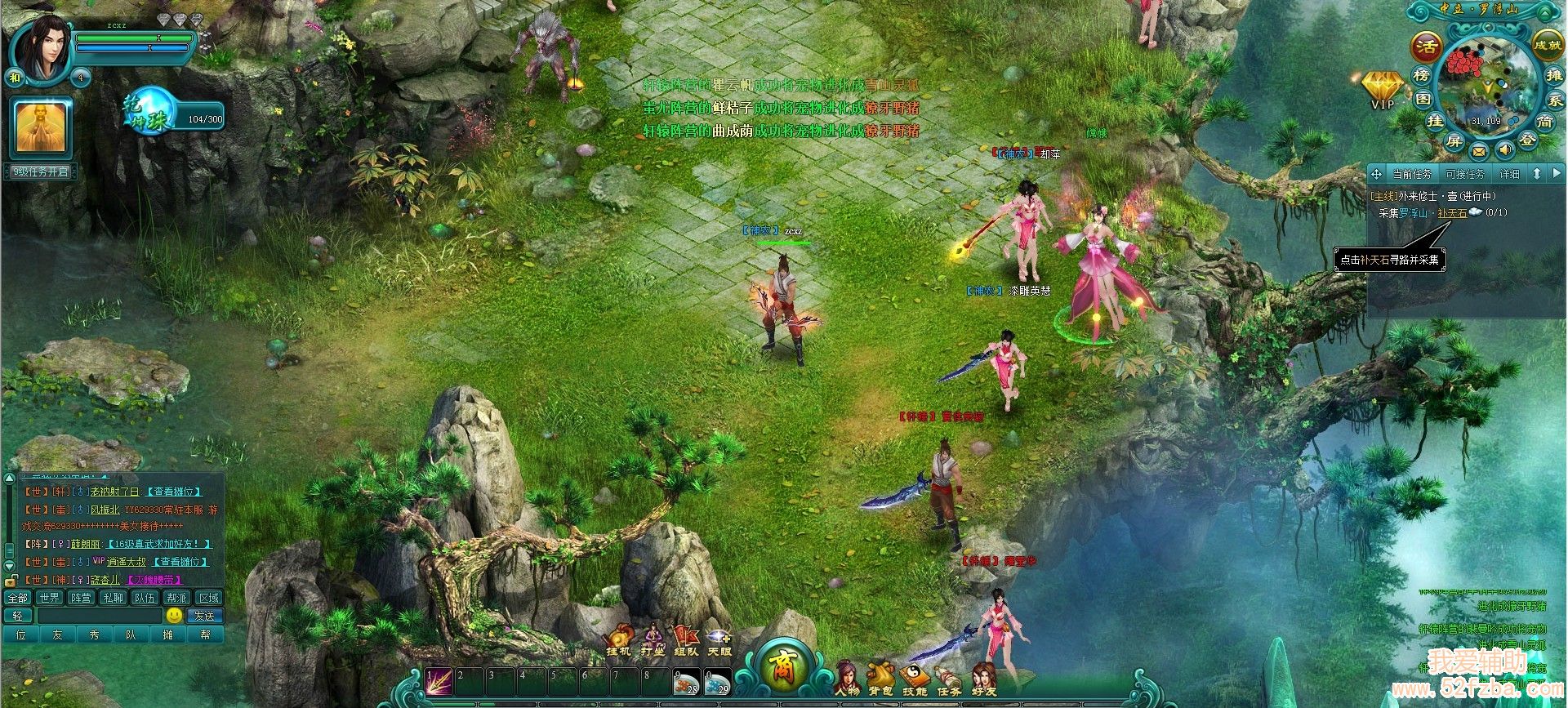
Task: Use the red pills in slot 9
Action: point(688,683)
